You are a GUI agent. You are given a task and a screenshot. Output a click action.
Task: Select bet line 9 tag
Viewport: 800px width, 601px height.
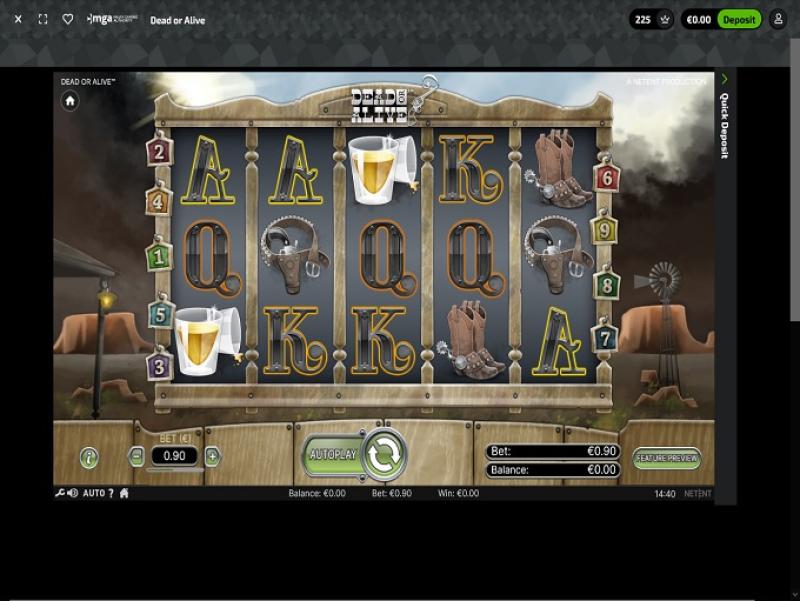[604, 231]
